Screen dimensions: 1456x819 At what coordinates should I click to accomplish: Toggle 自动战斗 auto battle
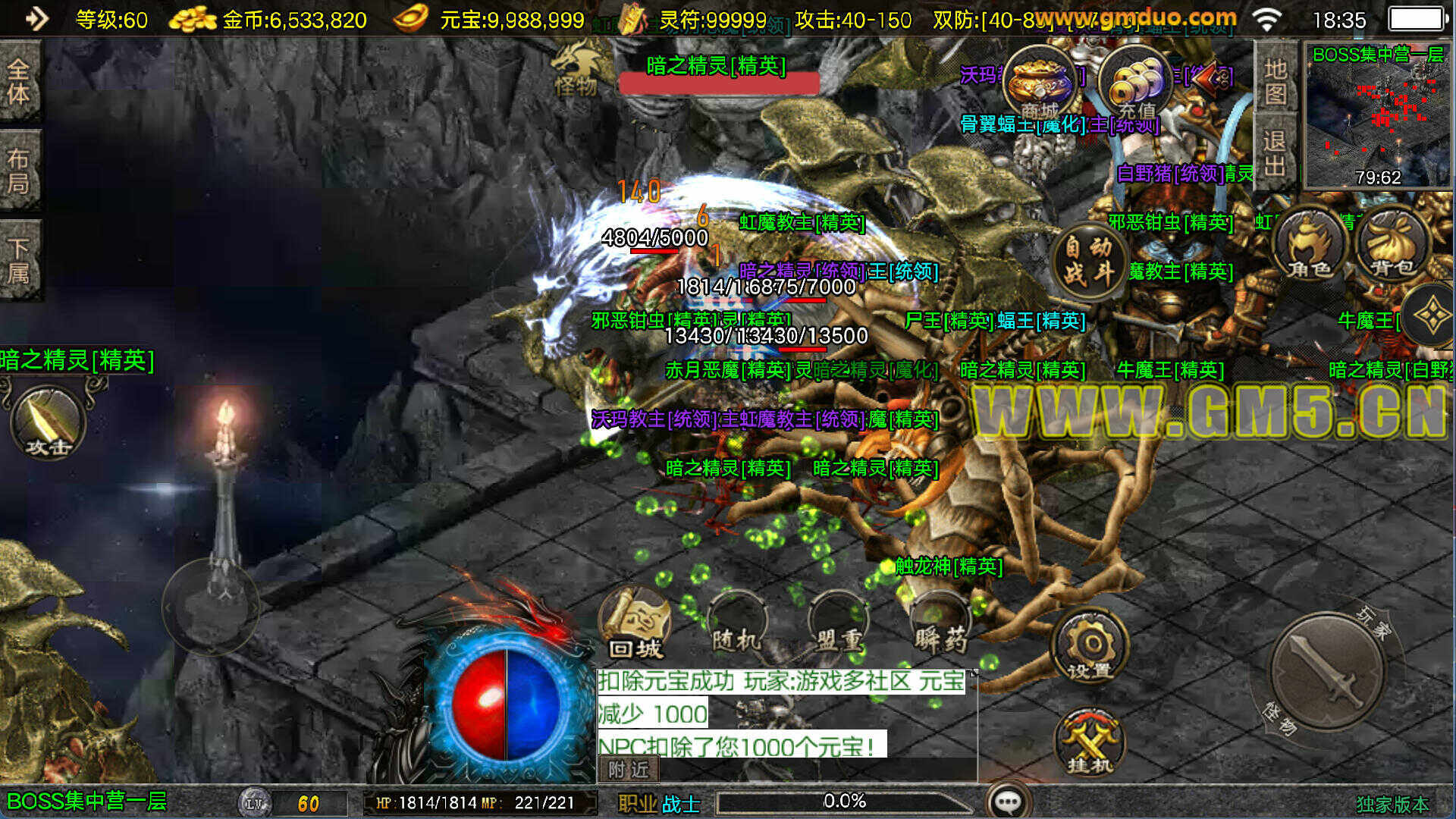tap(1089, 259)
